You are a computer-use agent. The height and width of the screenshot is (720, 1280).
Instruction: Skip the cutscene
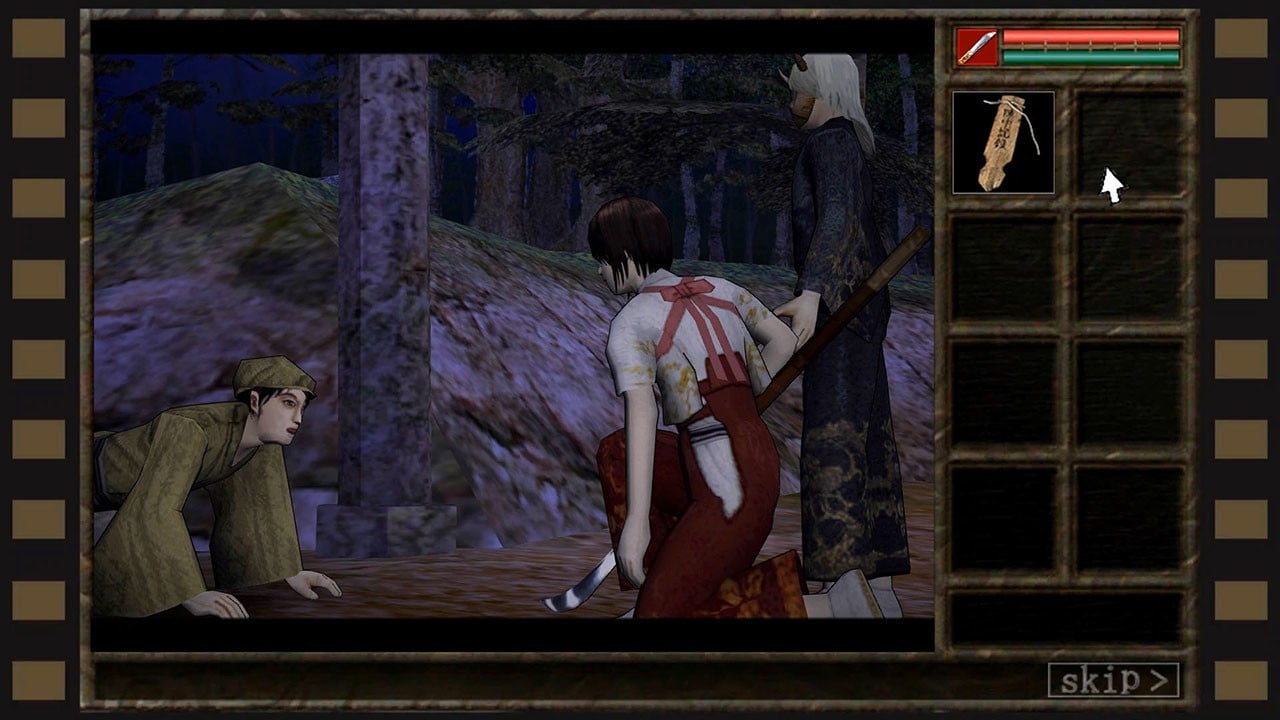point(1113,680)
